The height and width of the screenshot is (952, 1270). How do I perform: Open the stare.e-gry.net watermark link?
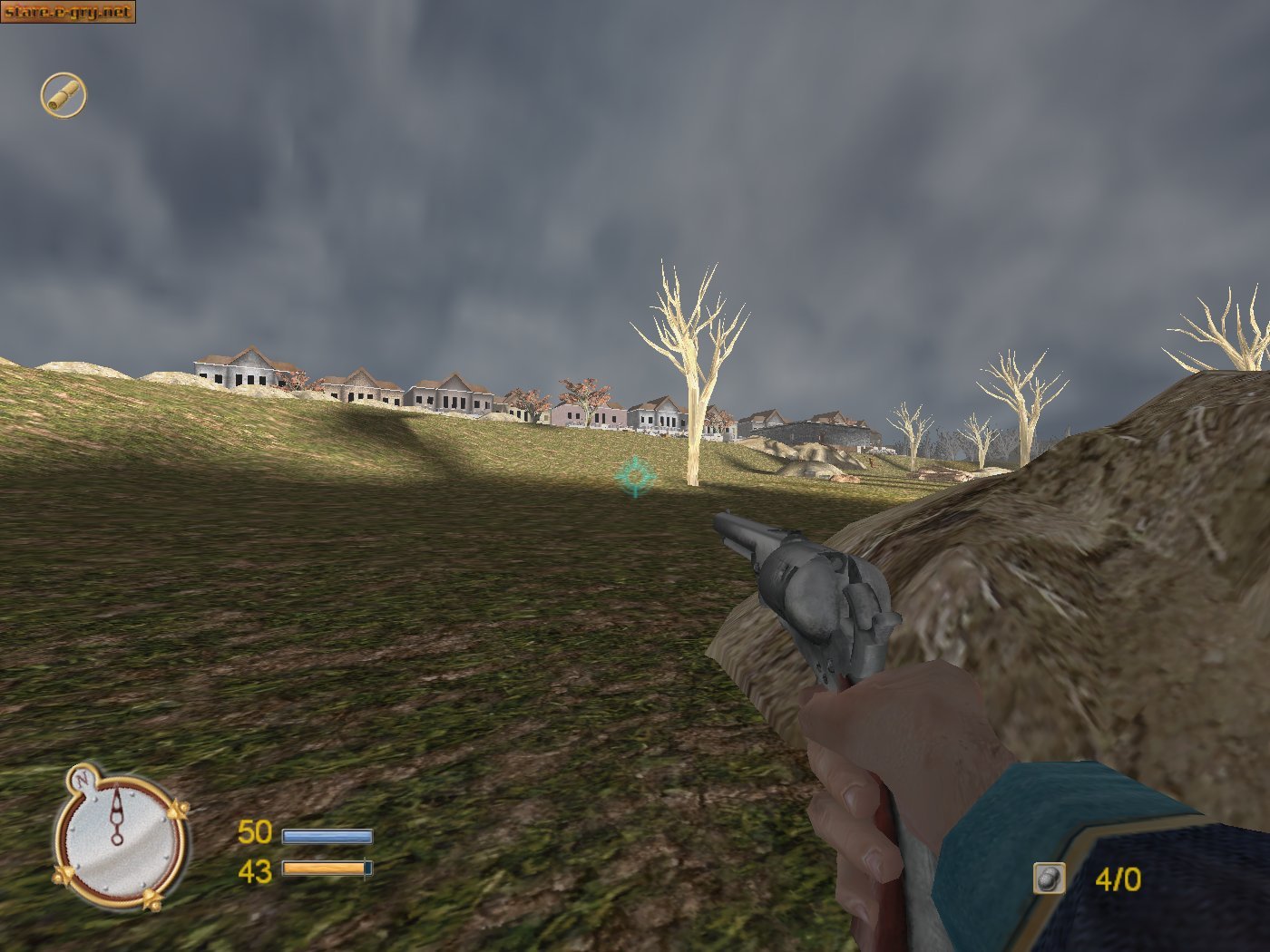[68, 12]
